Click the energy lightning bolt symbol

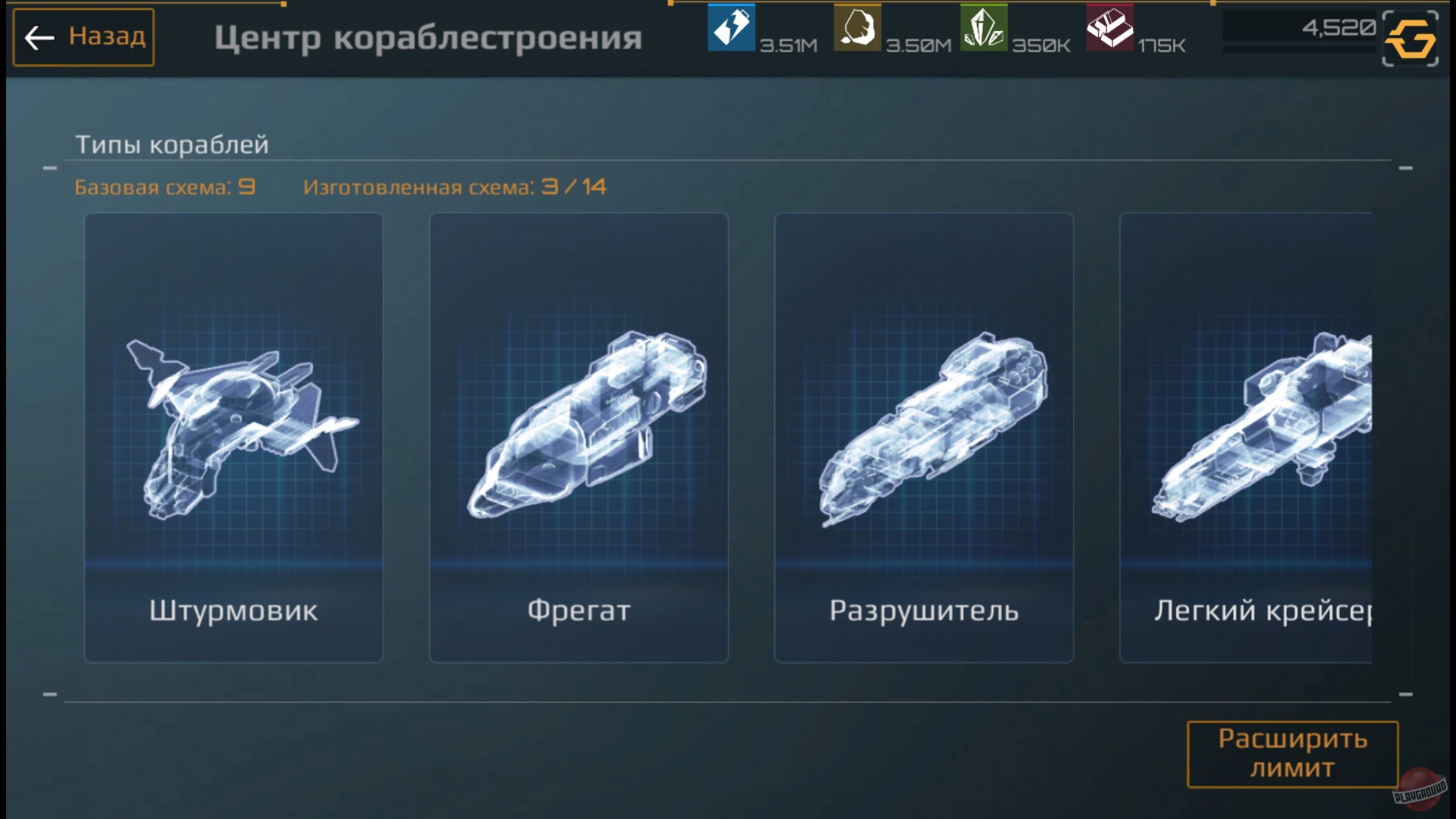click(x=730, y=29)
